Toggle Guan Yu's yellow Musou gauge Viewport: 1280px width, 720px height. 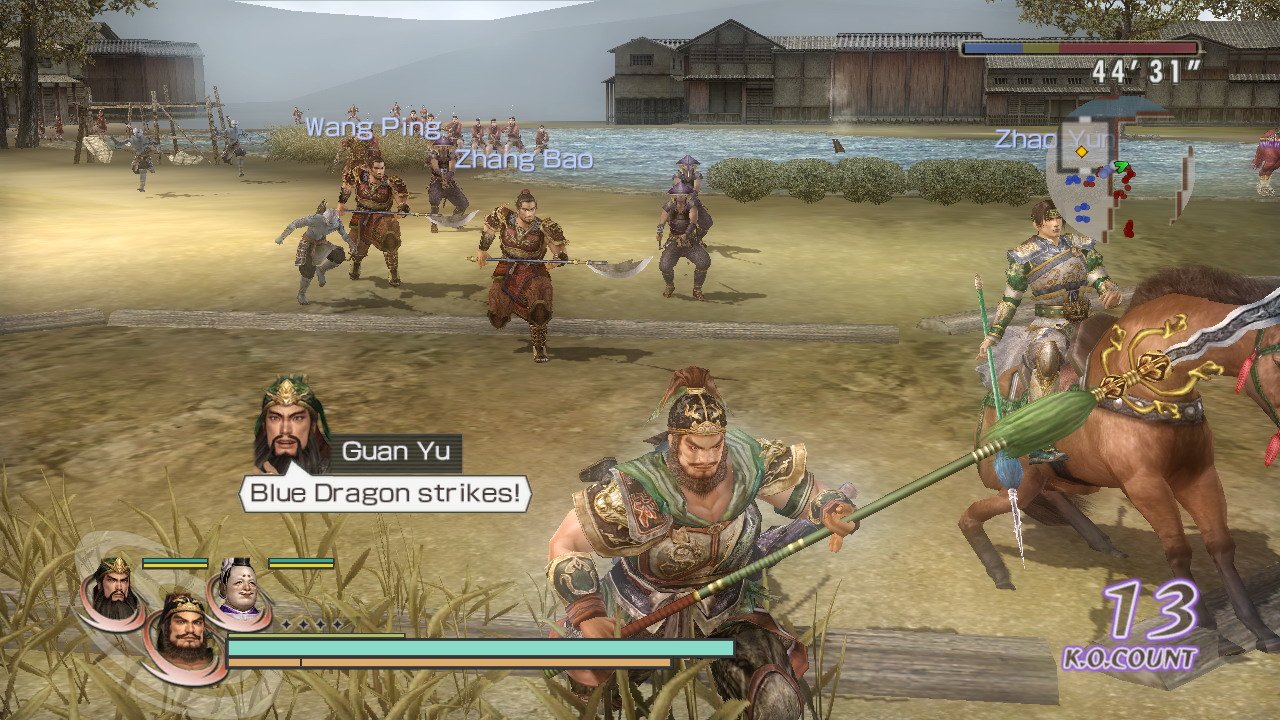pyautogui.click(x=175, y=565)
